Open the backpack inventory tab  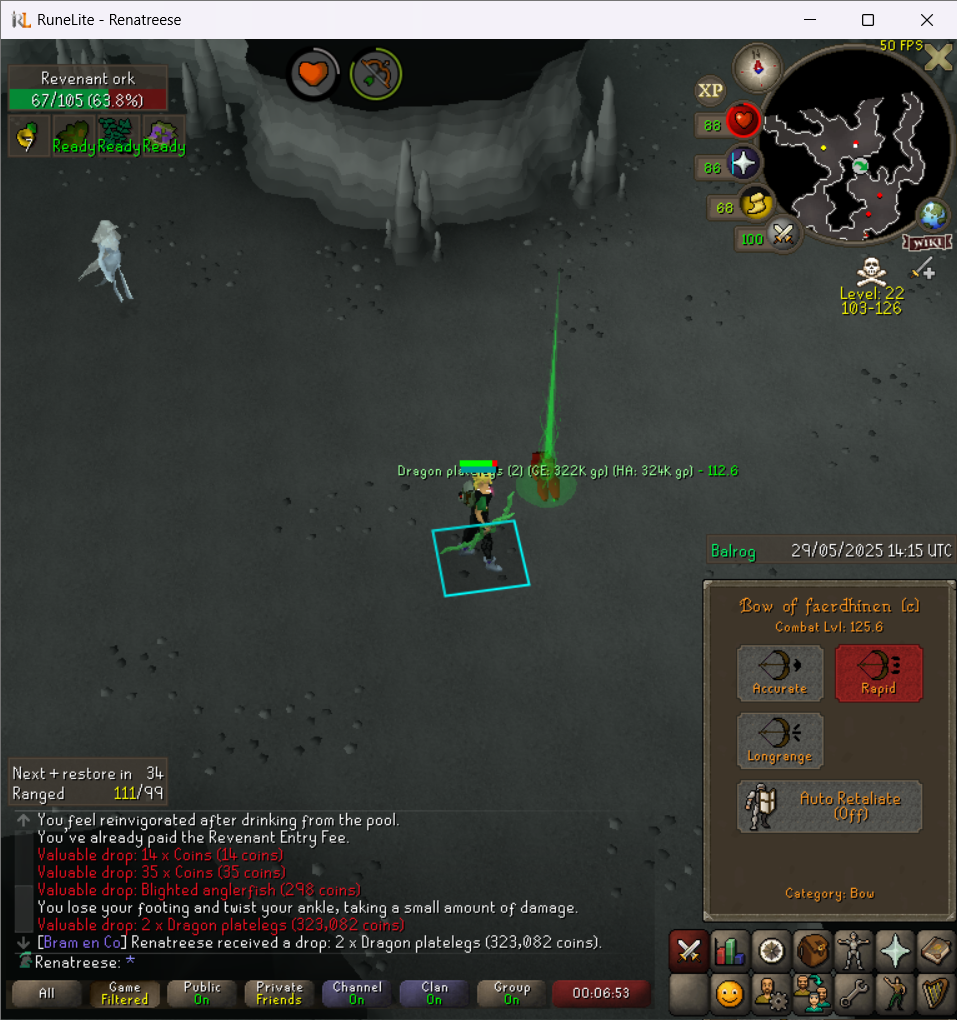click(x=811, y=951)
